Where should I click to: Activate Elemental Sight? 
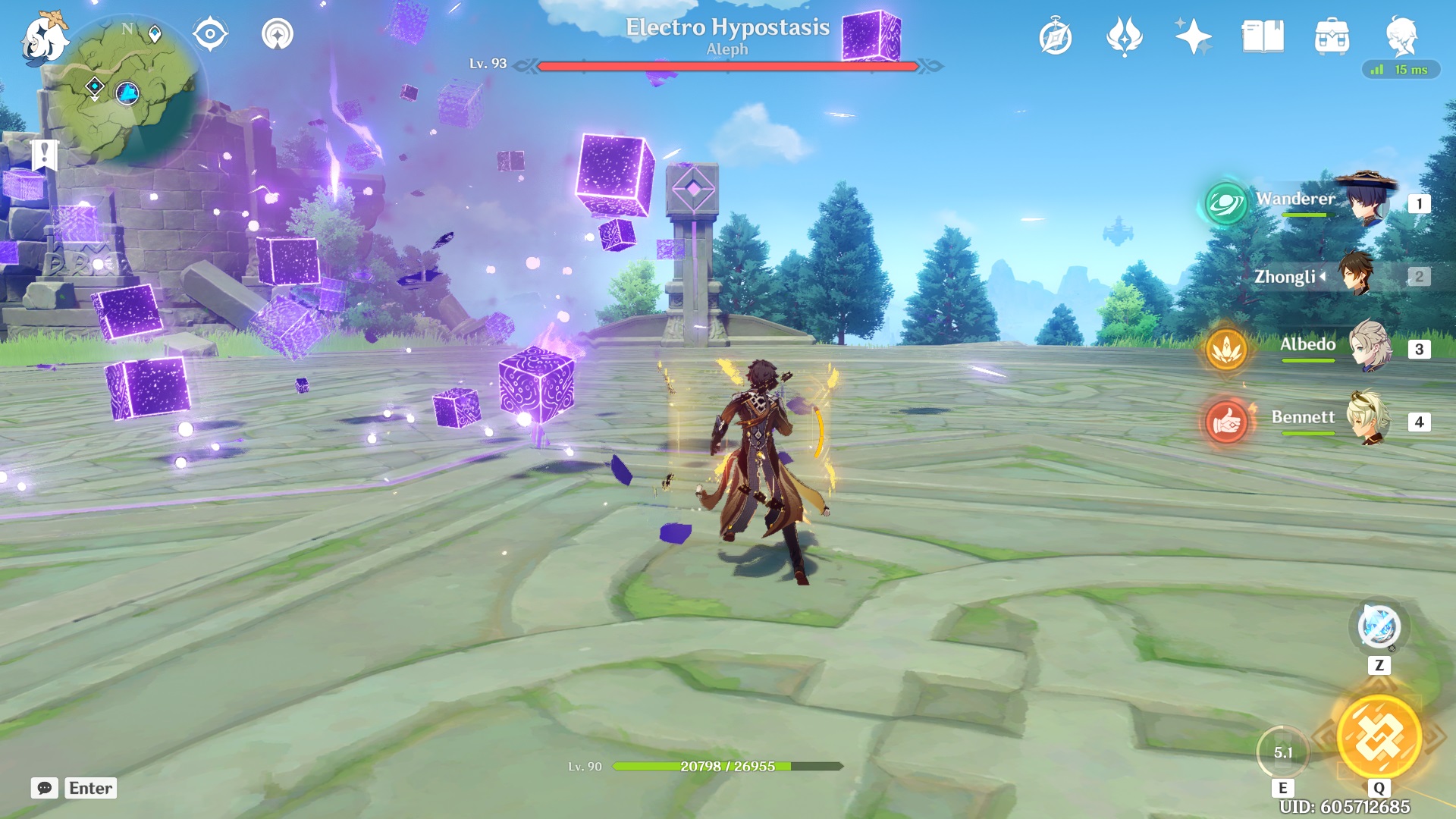(211, 32)
